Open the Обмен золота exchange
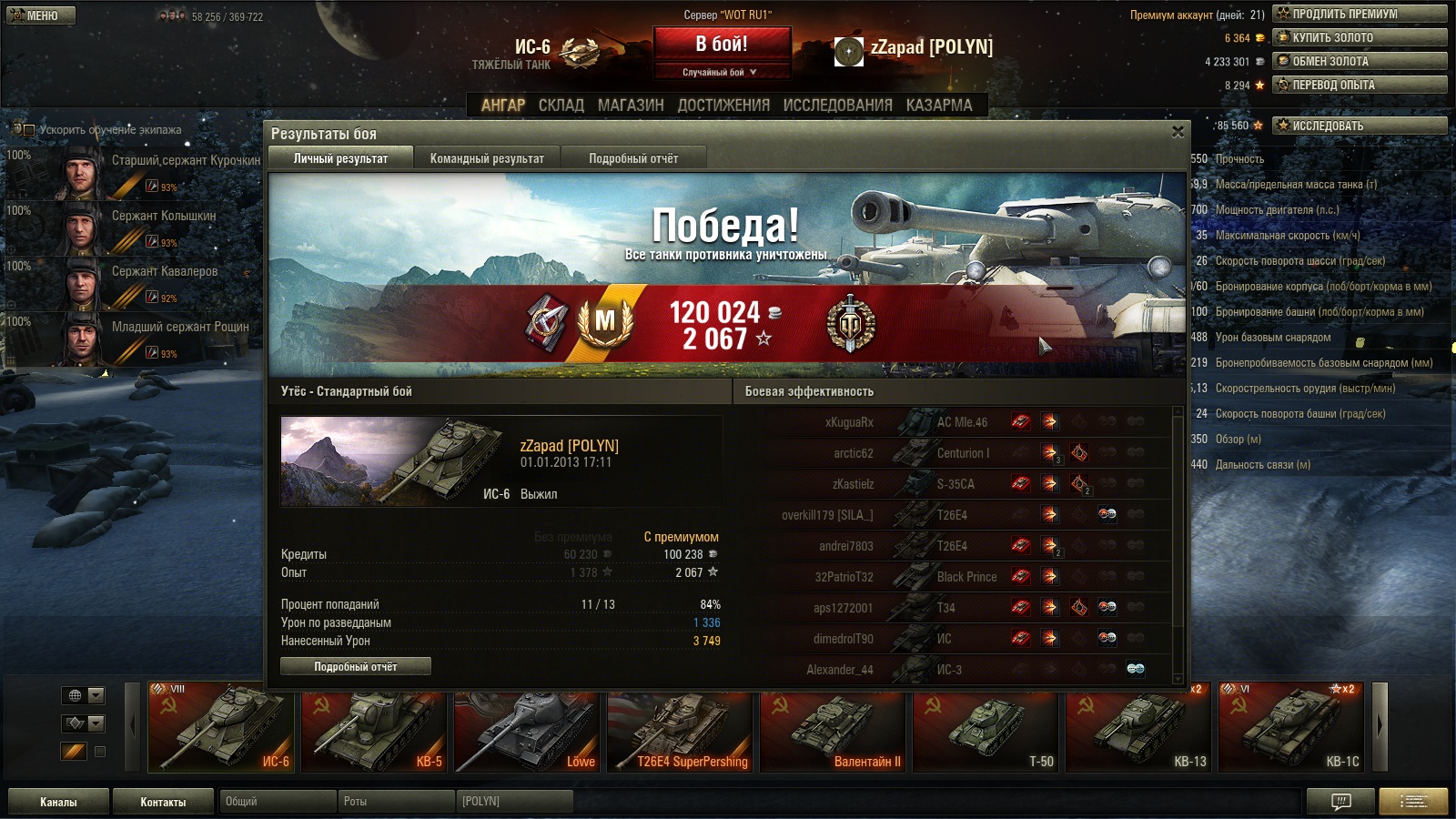 point(1360,61)
